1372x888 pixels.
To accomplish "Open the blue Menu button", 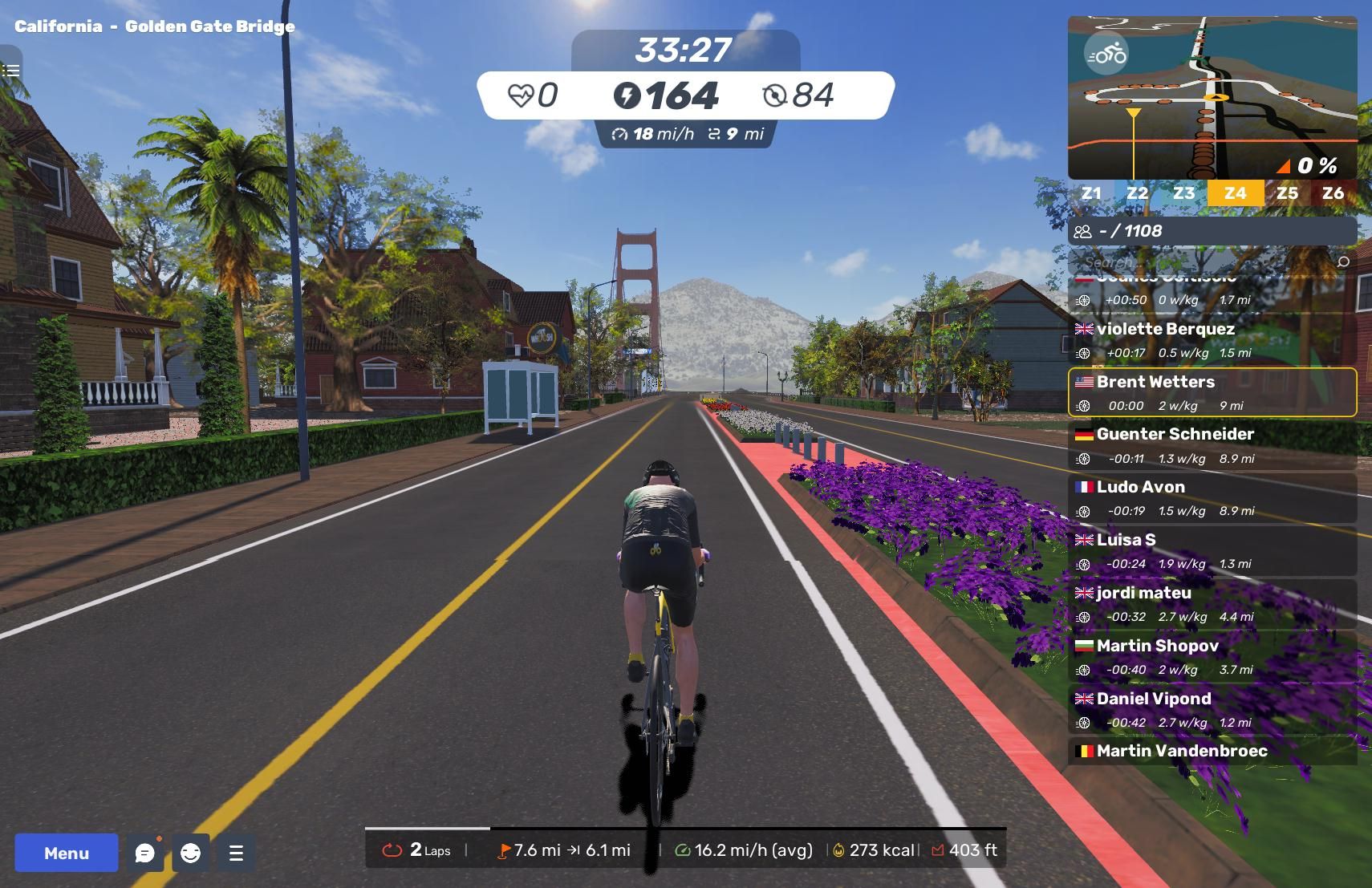I will [66, 853].
